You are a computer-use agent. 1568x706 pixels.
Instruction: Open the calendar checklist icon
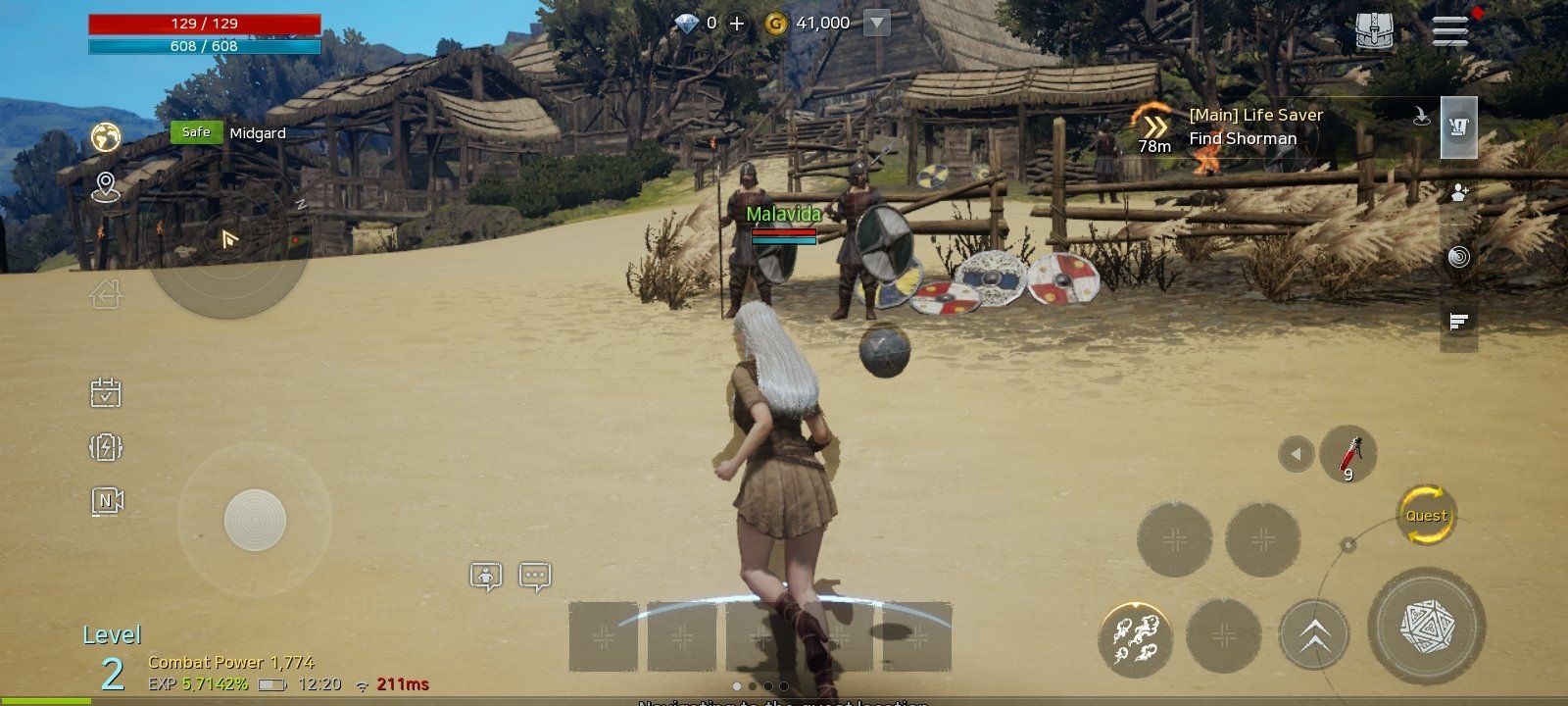click(x=106, y=393)
